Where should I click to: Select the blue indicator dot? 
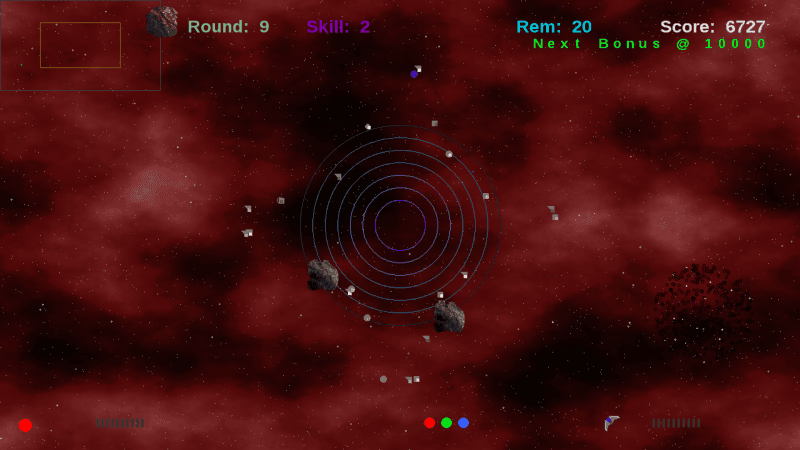[x=463, y=423]
